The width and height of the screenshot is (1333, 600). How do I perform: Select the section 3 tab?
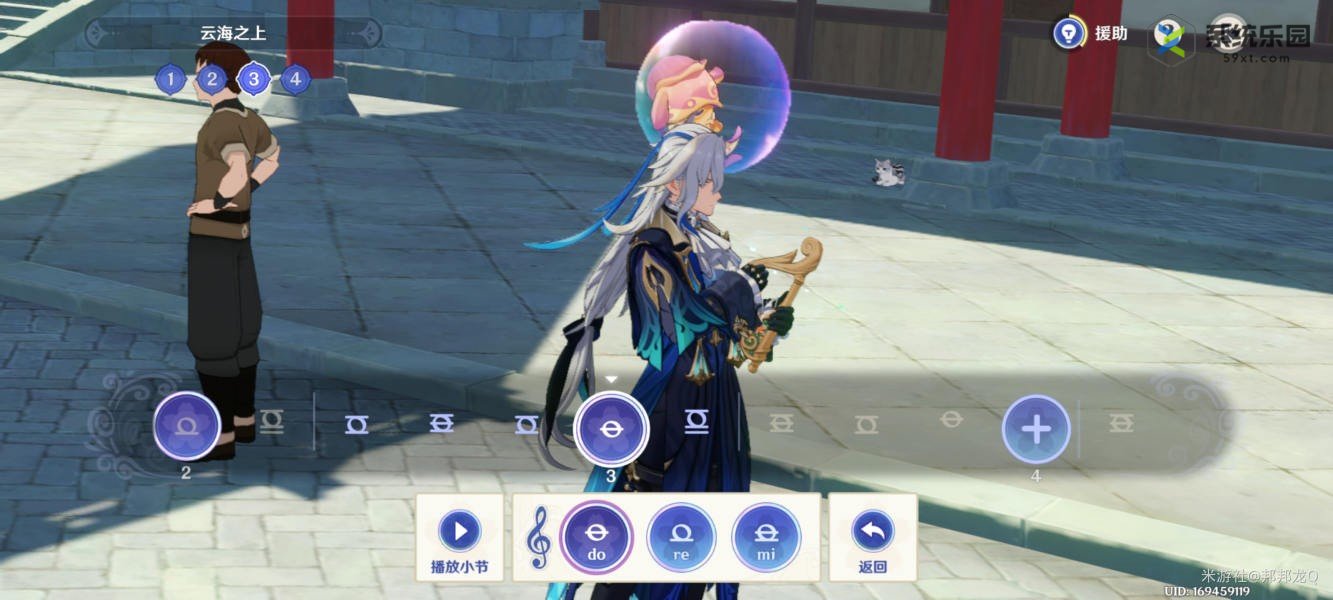254,79
